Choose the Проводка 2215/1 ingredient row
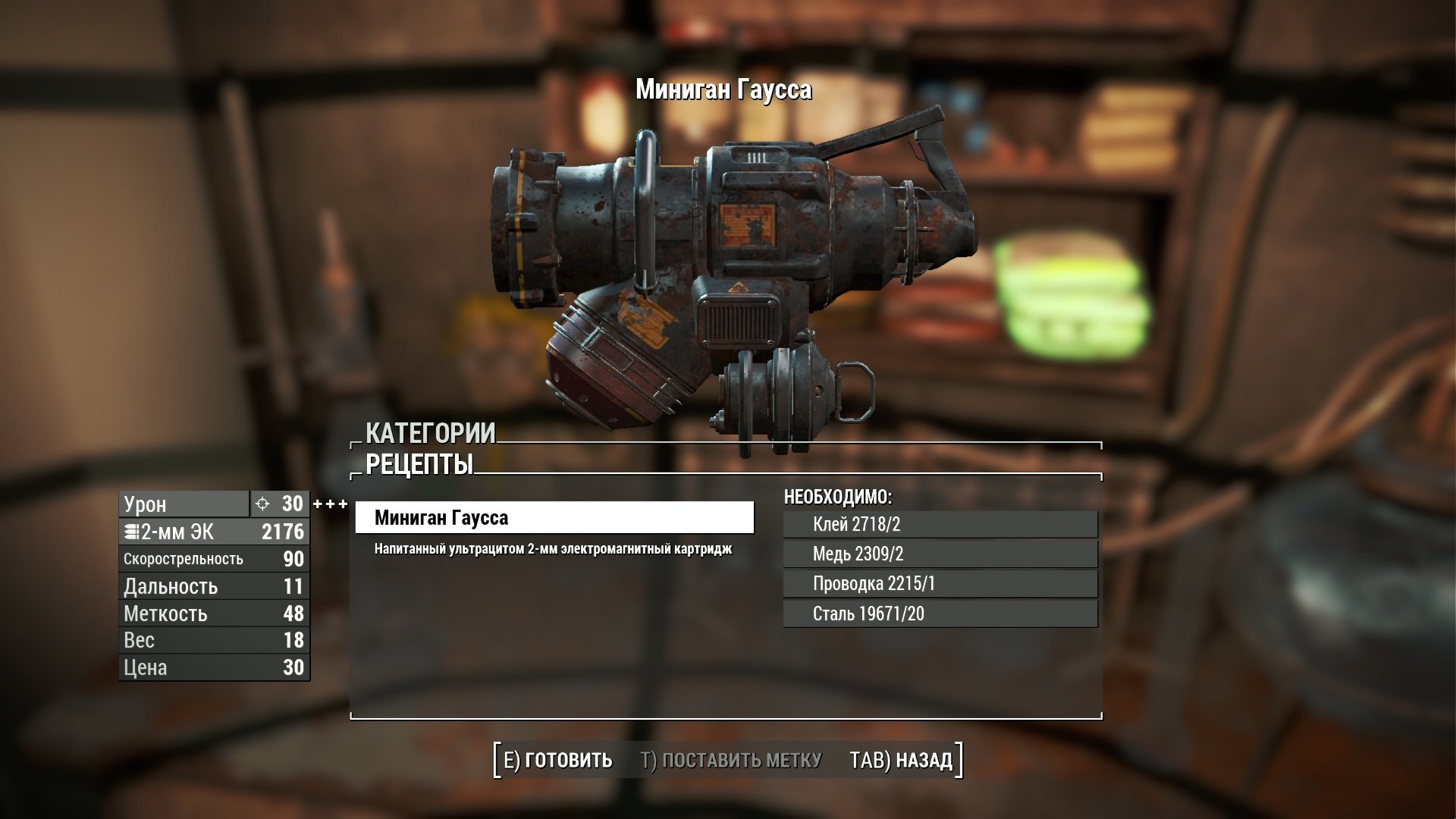 coord(940,583)
